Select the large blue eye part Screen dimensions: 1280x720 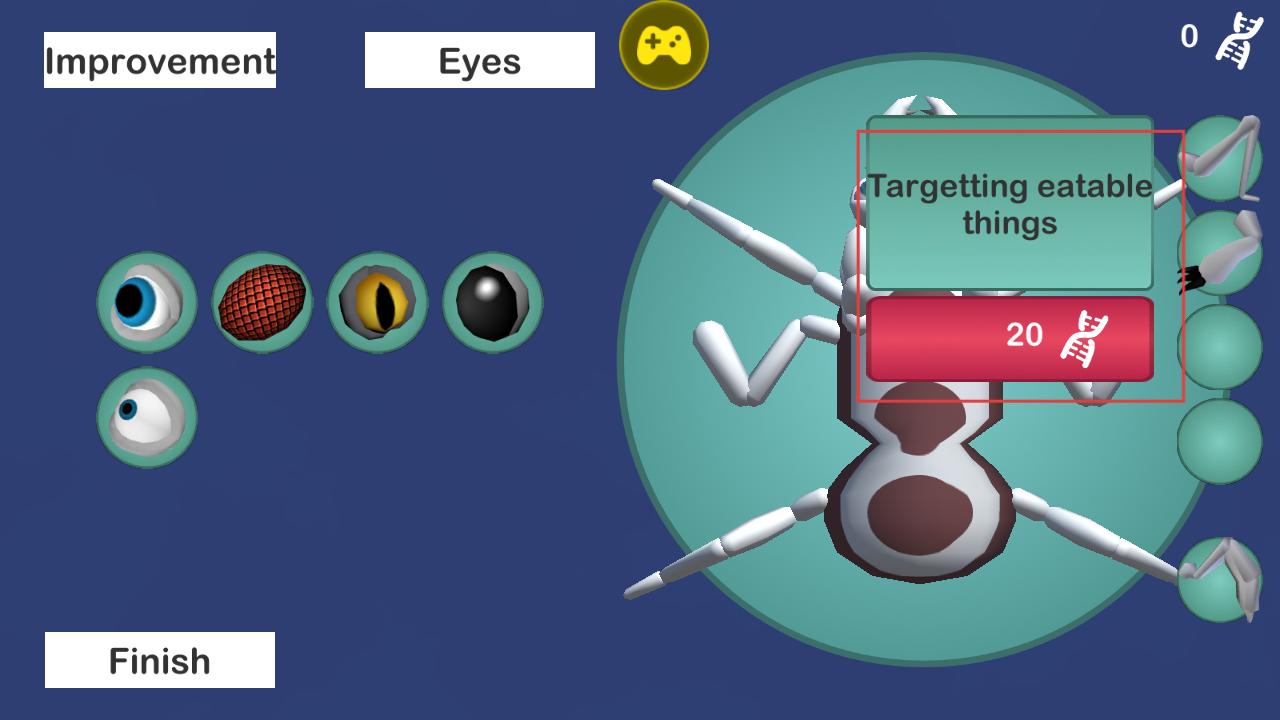[147, 302]
